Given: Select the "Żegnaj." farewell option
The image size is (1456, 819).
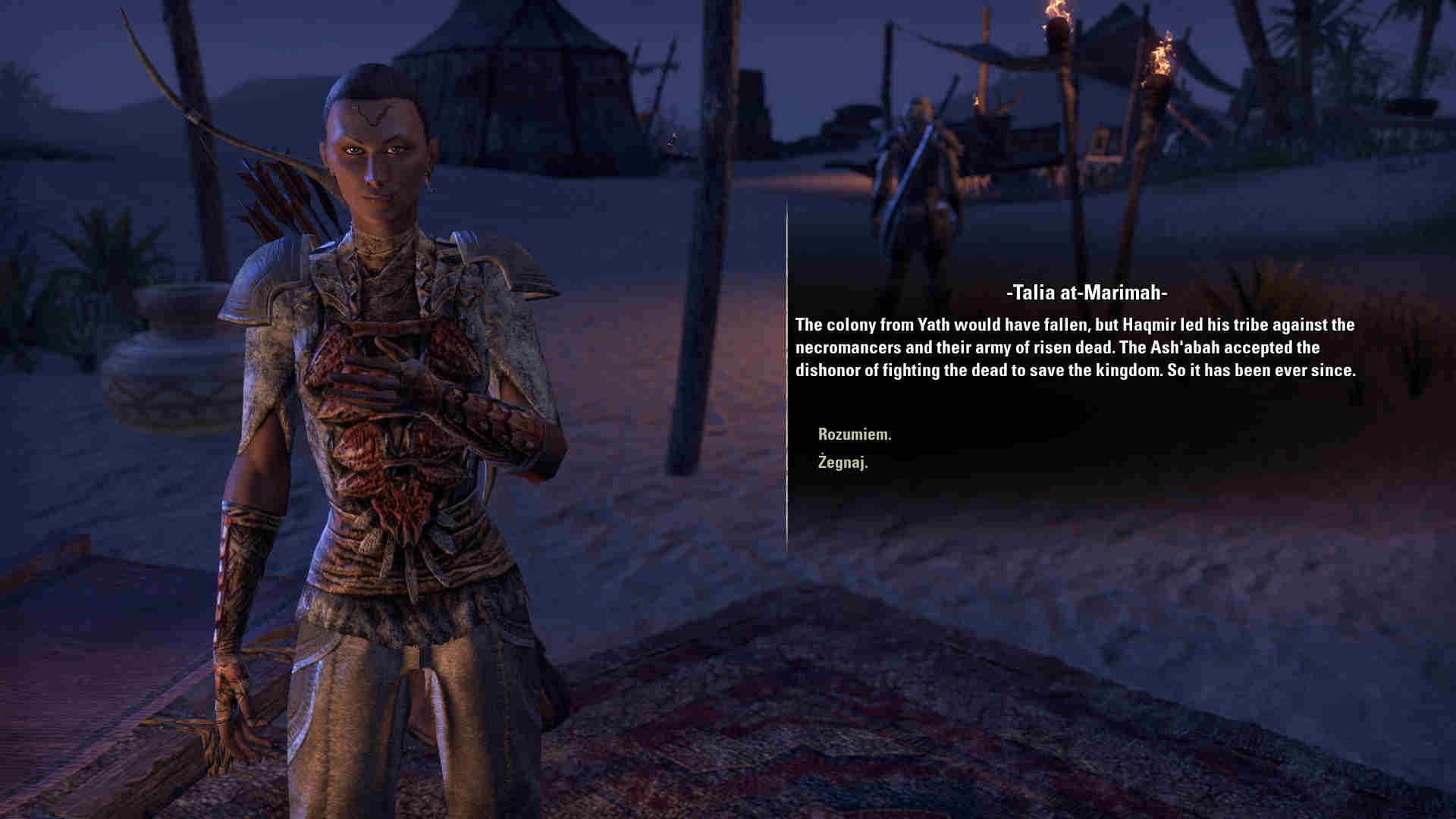Looking at the screenshot, I should (843, 462).
